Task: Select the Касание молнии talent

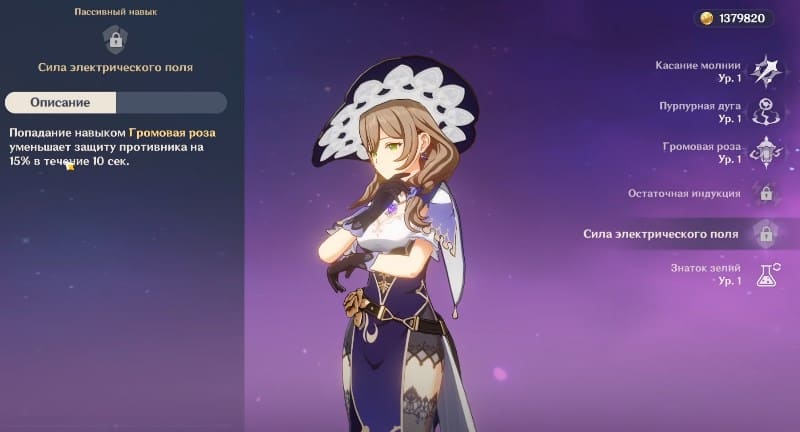Action: click(x=766, y=71)
